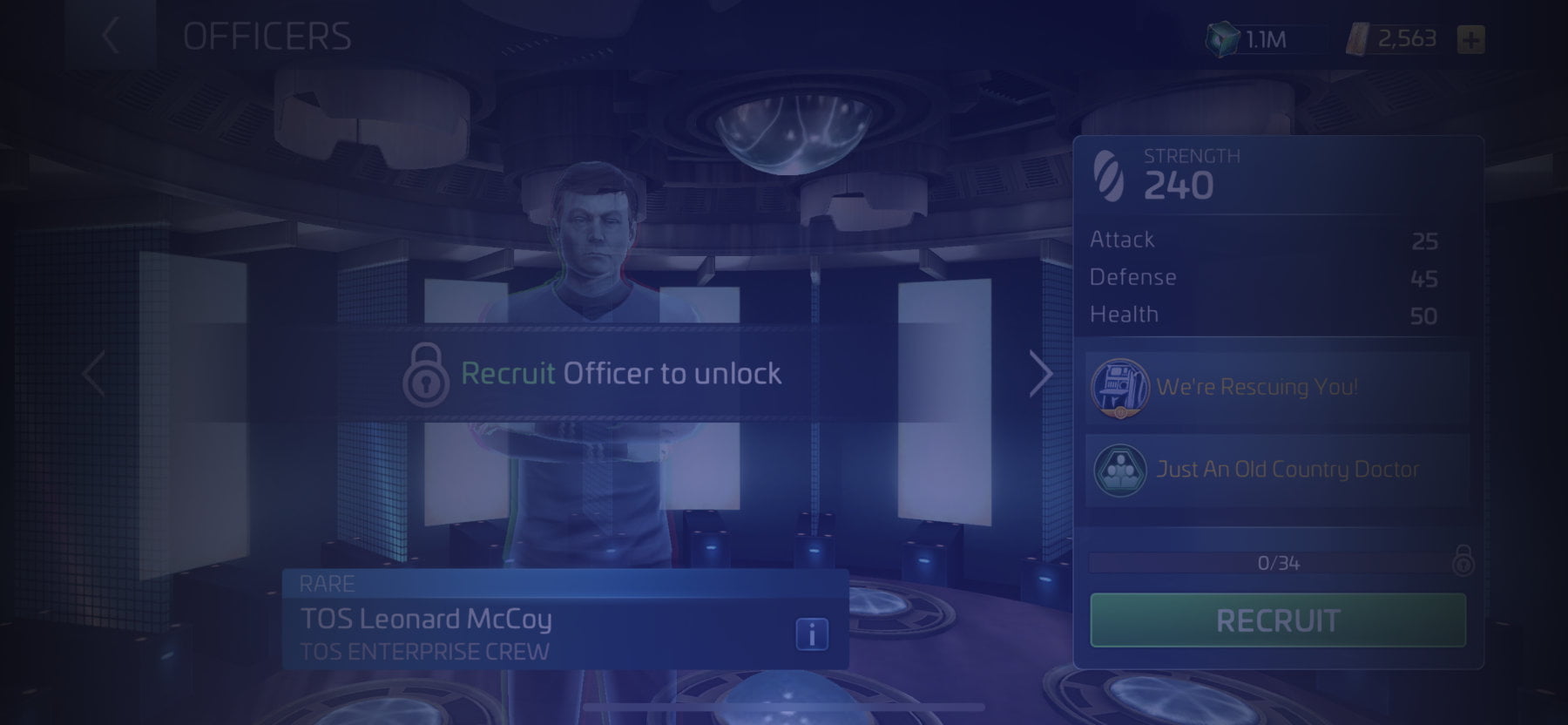The image size is (1568, 725).
Task: Tap the green latinum cube resource icon
Action: point(1222,37)
